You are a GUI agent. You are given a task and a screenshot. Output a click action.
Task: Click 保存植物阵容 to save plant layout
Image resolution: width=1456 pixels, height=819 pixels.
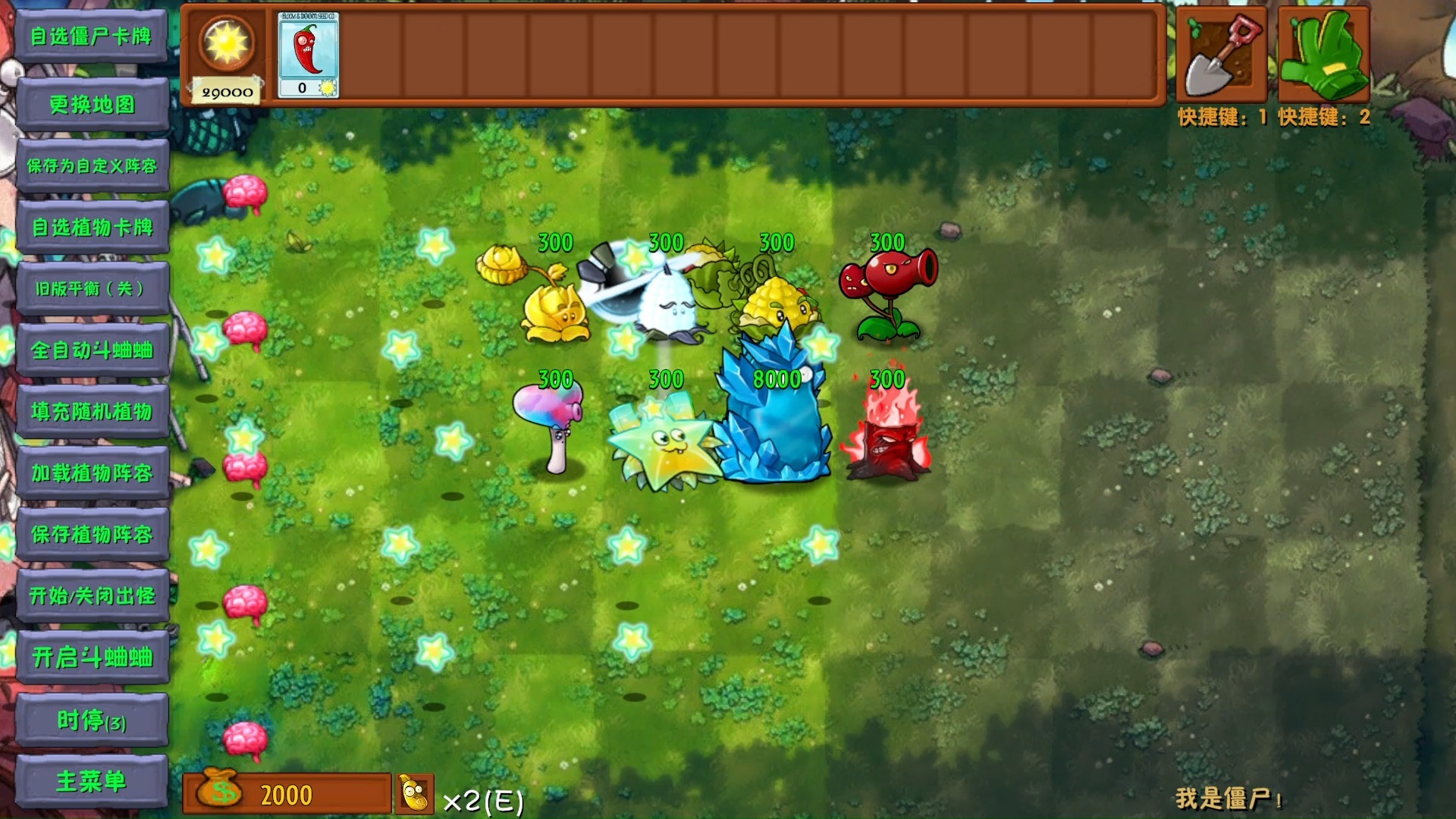pos(93,535)
